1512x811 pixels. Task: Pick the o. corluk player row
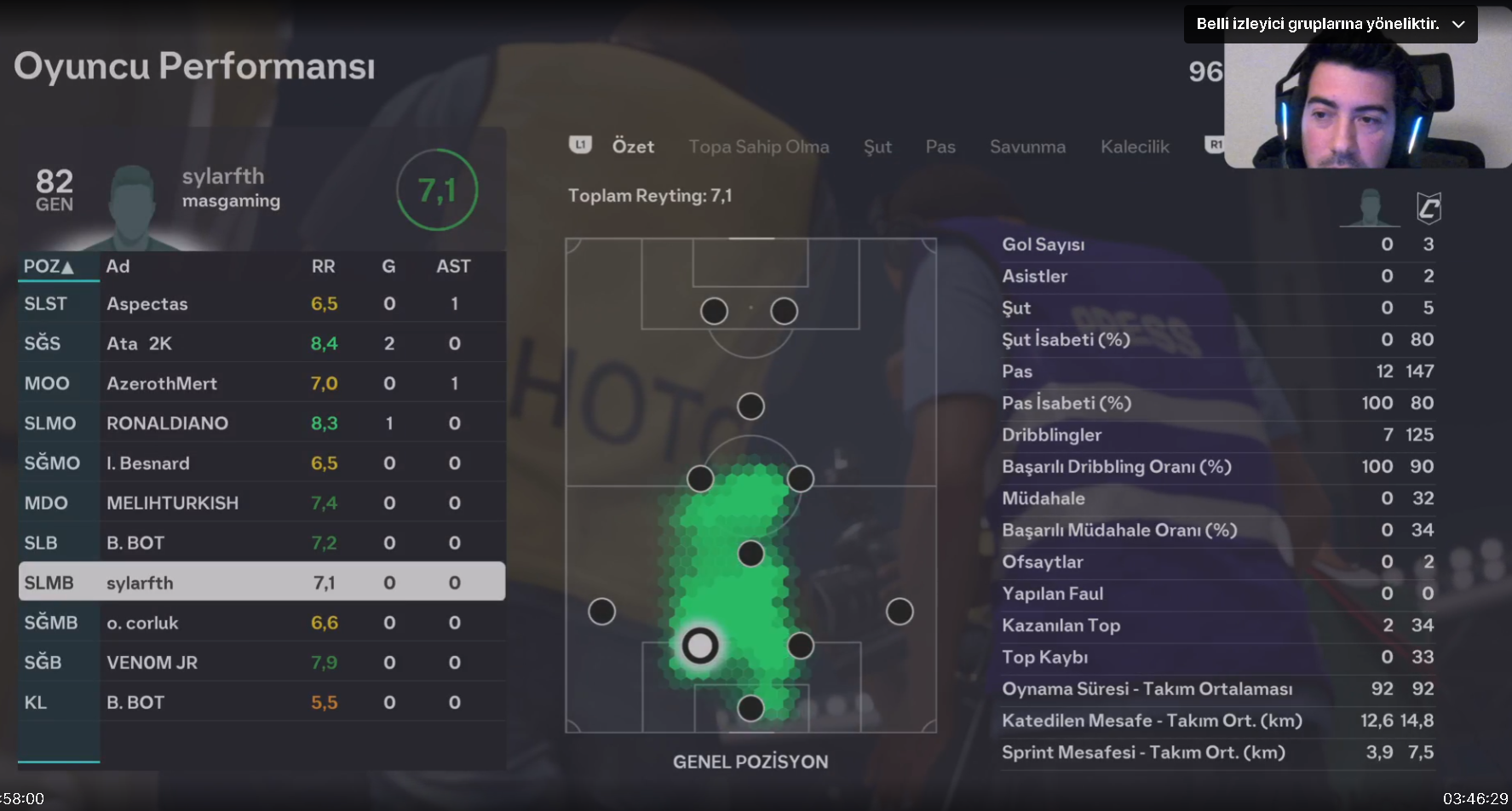262,623
